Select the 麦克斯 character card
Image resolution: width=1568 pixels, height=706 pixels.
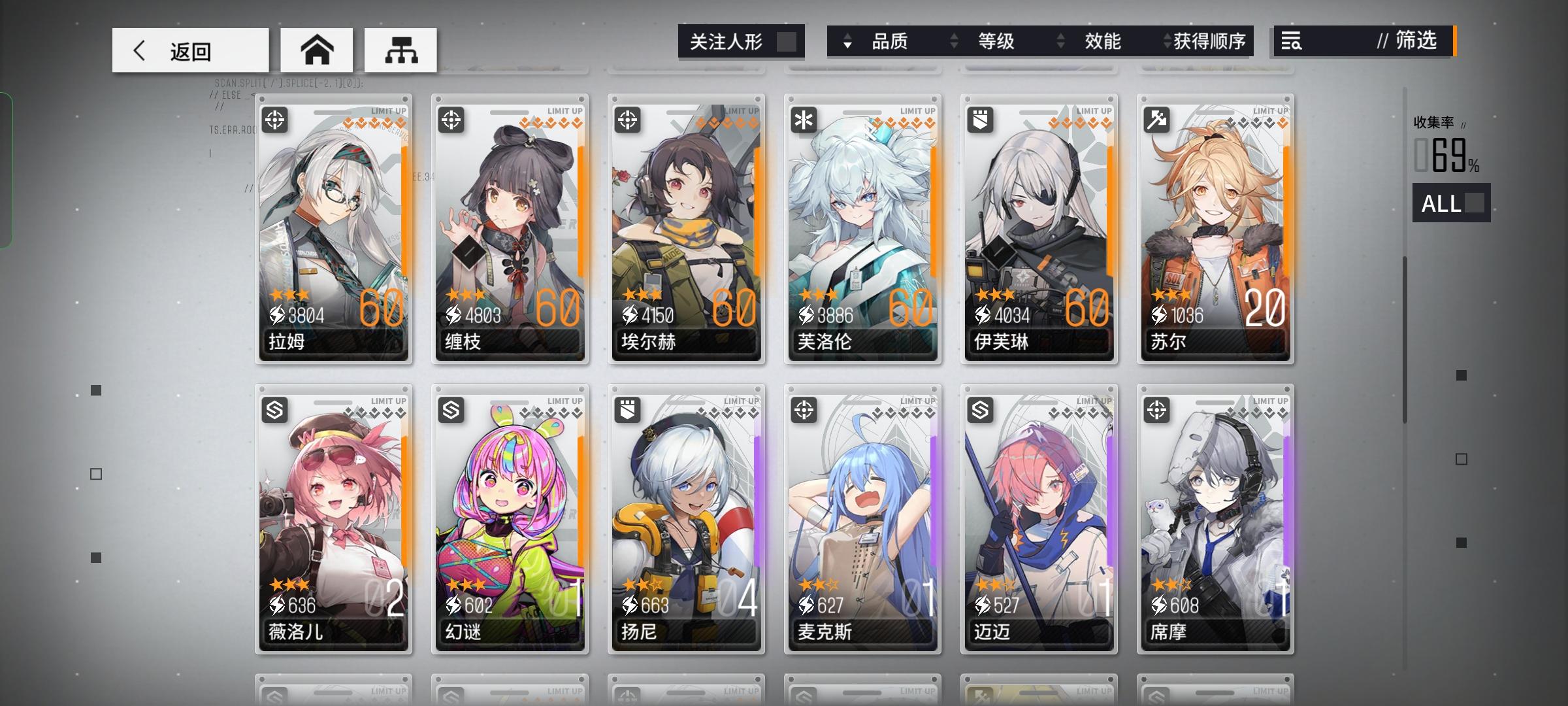point(862,518)
